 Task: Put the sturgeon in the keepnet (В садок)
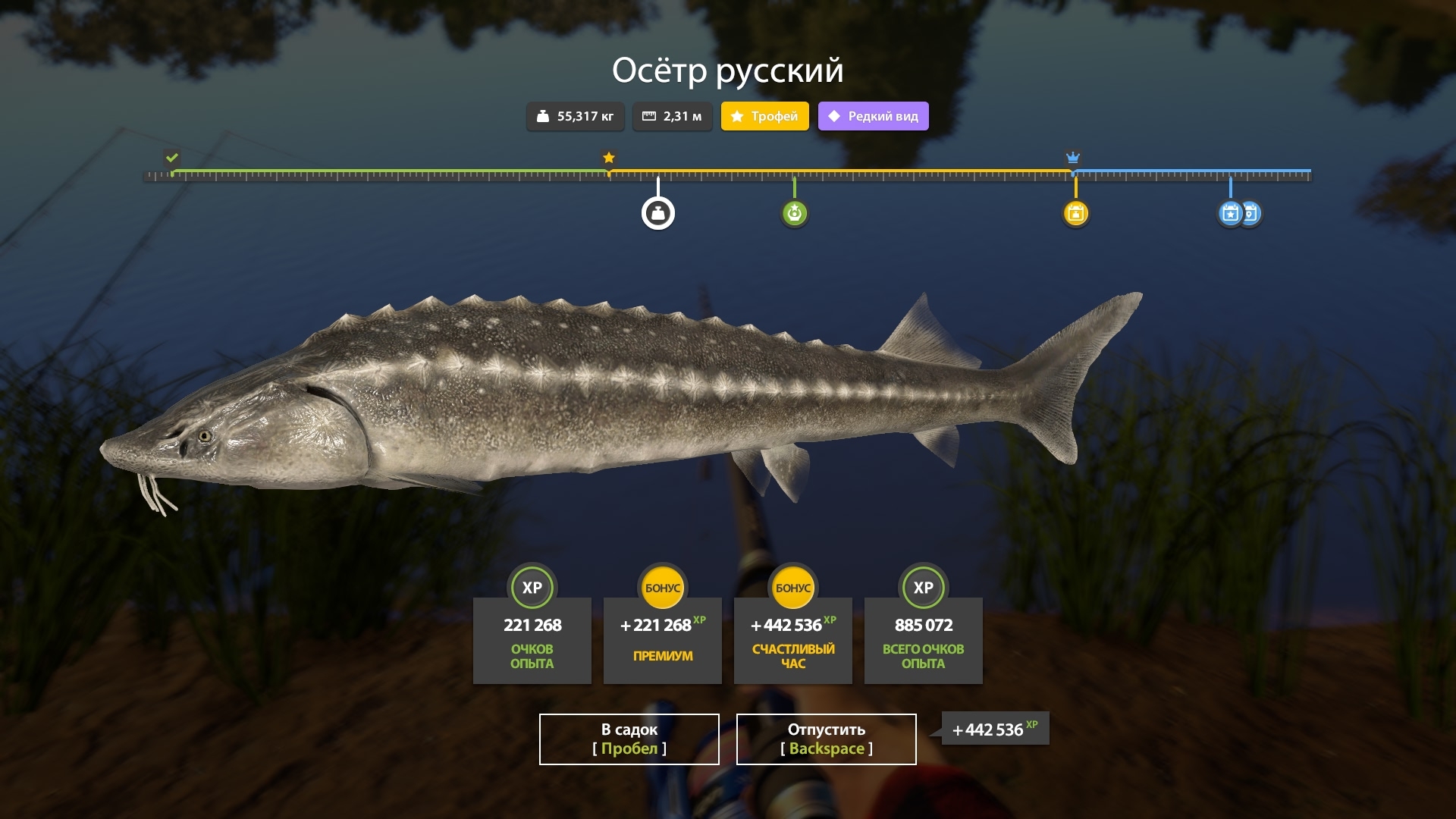629,739
